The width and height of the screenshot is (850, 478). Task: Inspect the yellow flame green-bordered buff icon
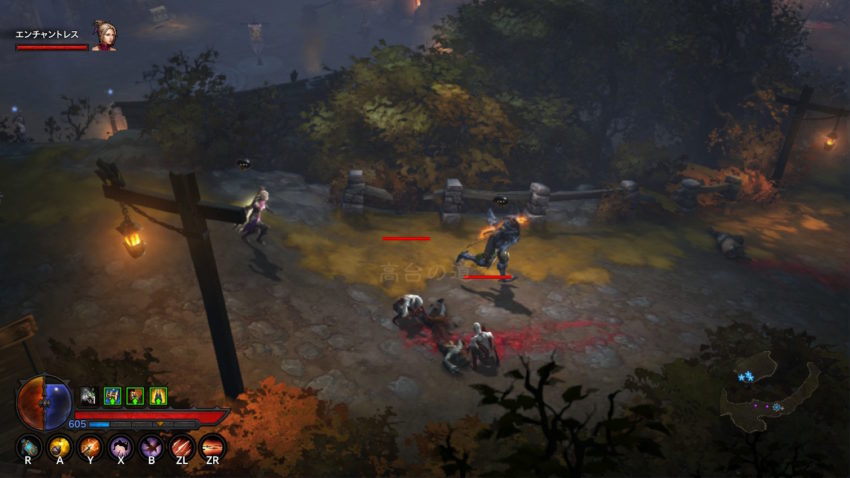pos(158,396)
